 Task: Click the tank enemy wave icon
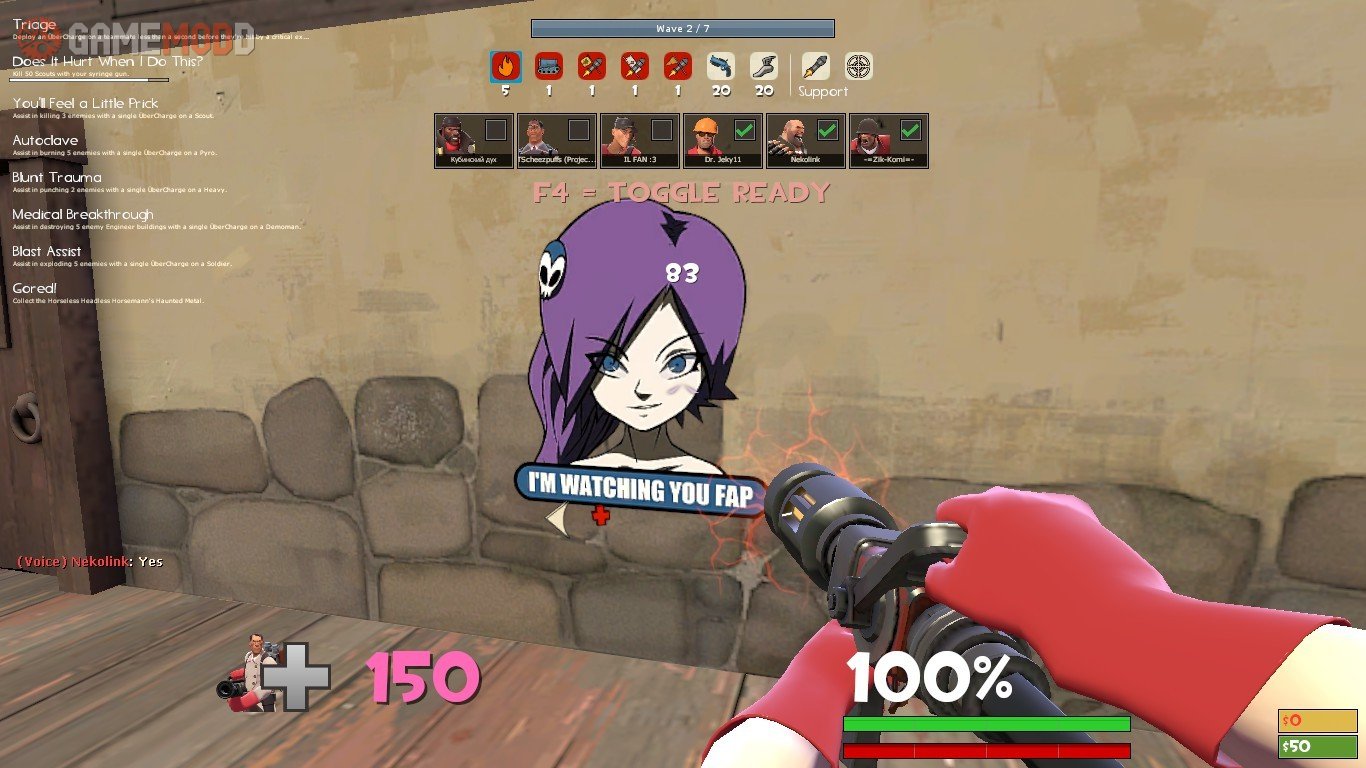[x=549, y=67]
